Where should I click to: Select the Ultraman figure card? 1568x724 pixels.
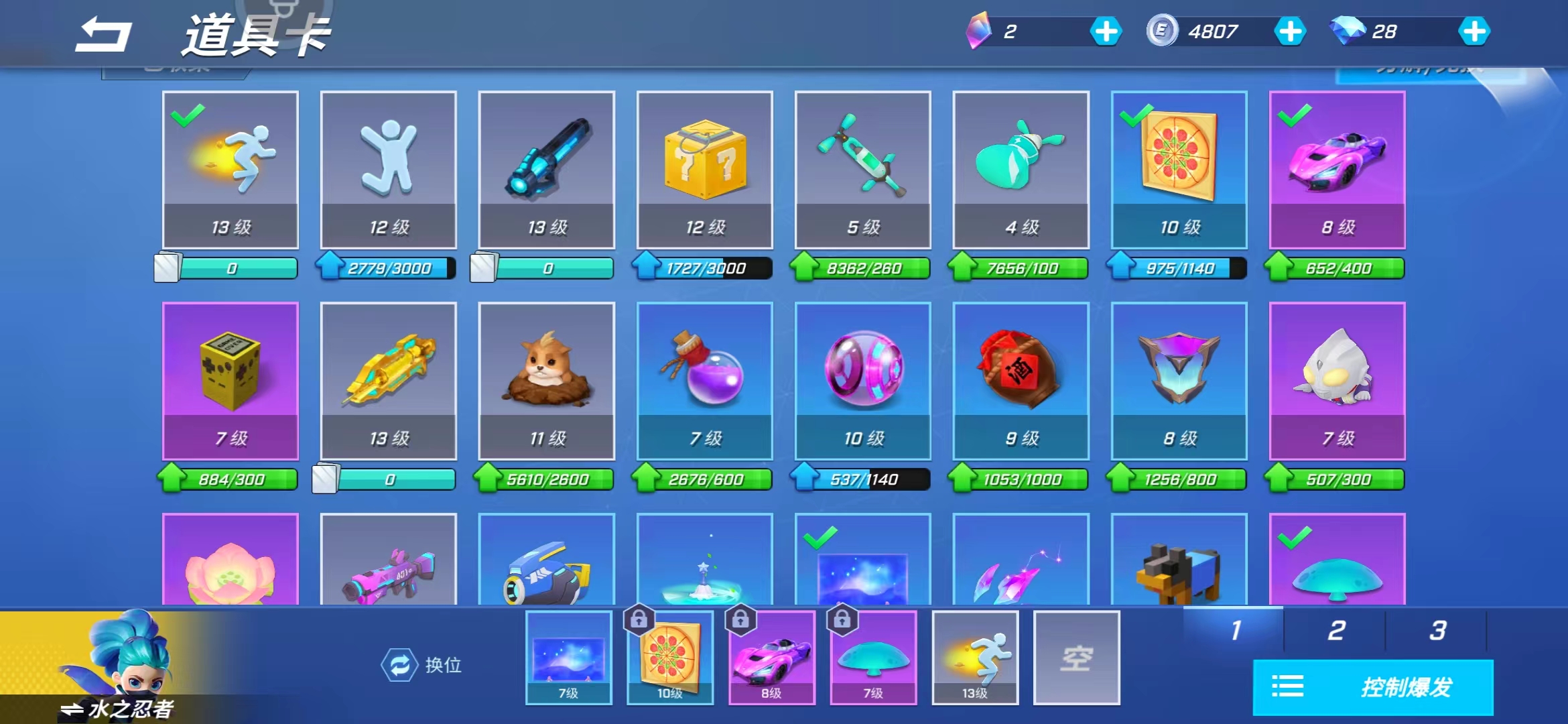coord(1337,381)
